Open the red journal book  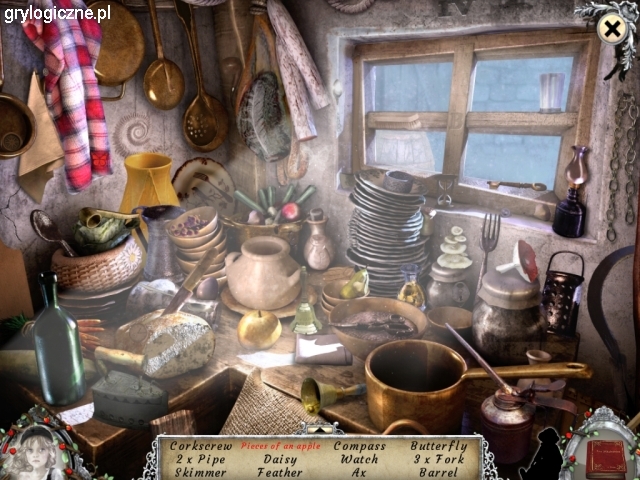tap(605, 457)
